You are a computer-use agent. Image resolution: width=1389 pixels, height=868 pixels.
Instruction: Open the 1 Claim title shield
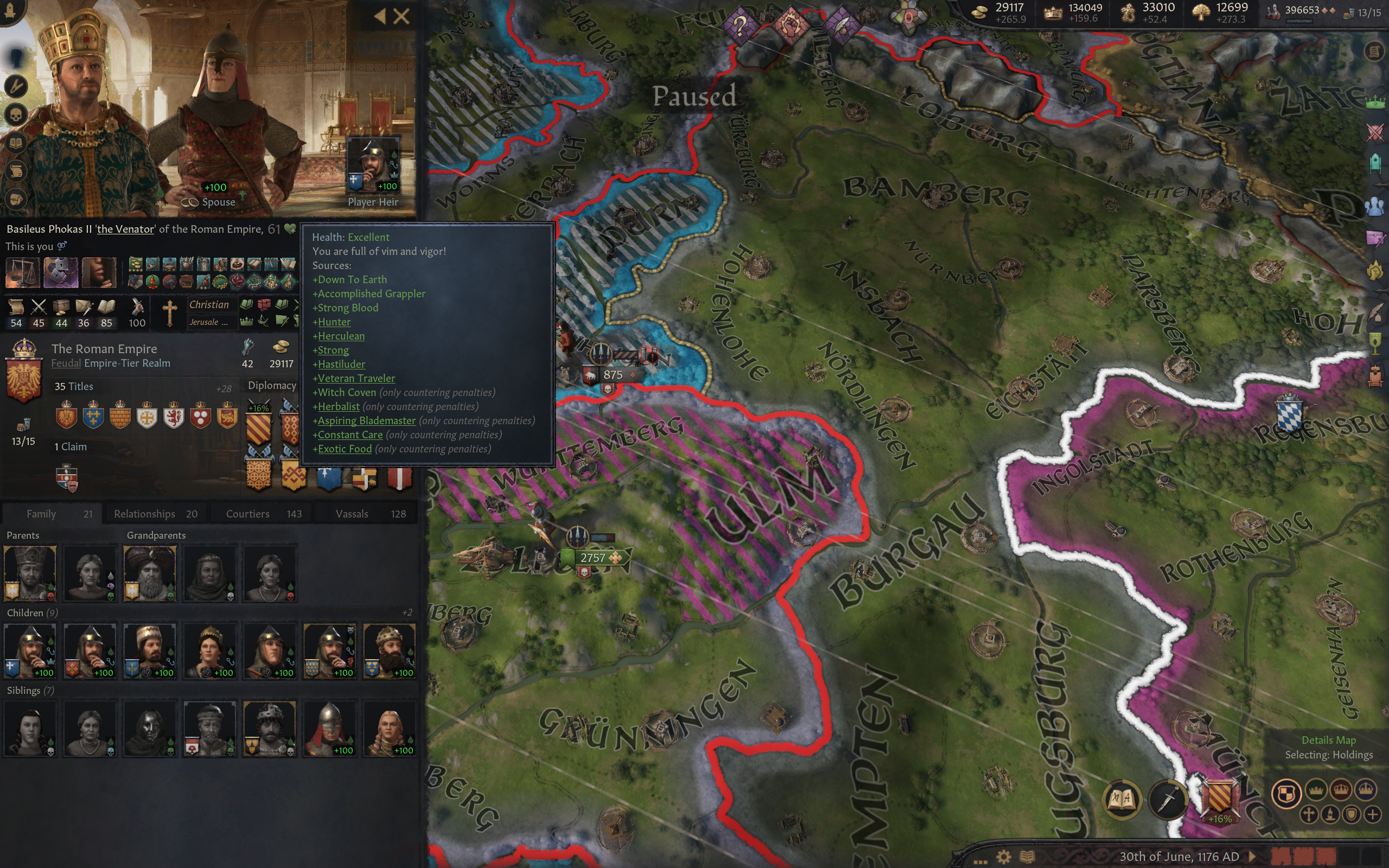[67, 478]
